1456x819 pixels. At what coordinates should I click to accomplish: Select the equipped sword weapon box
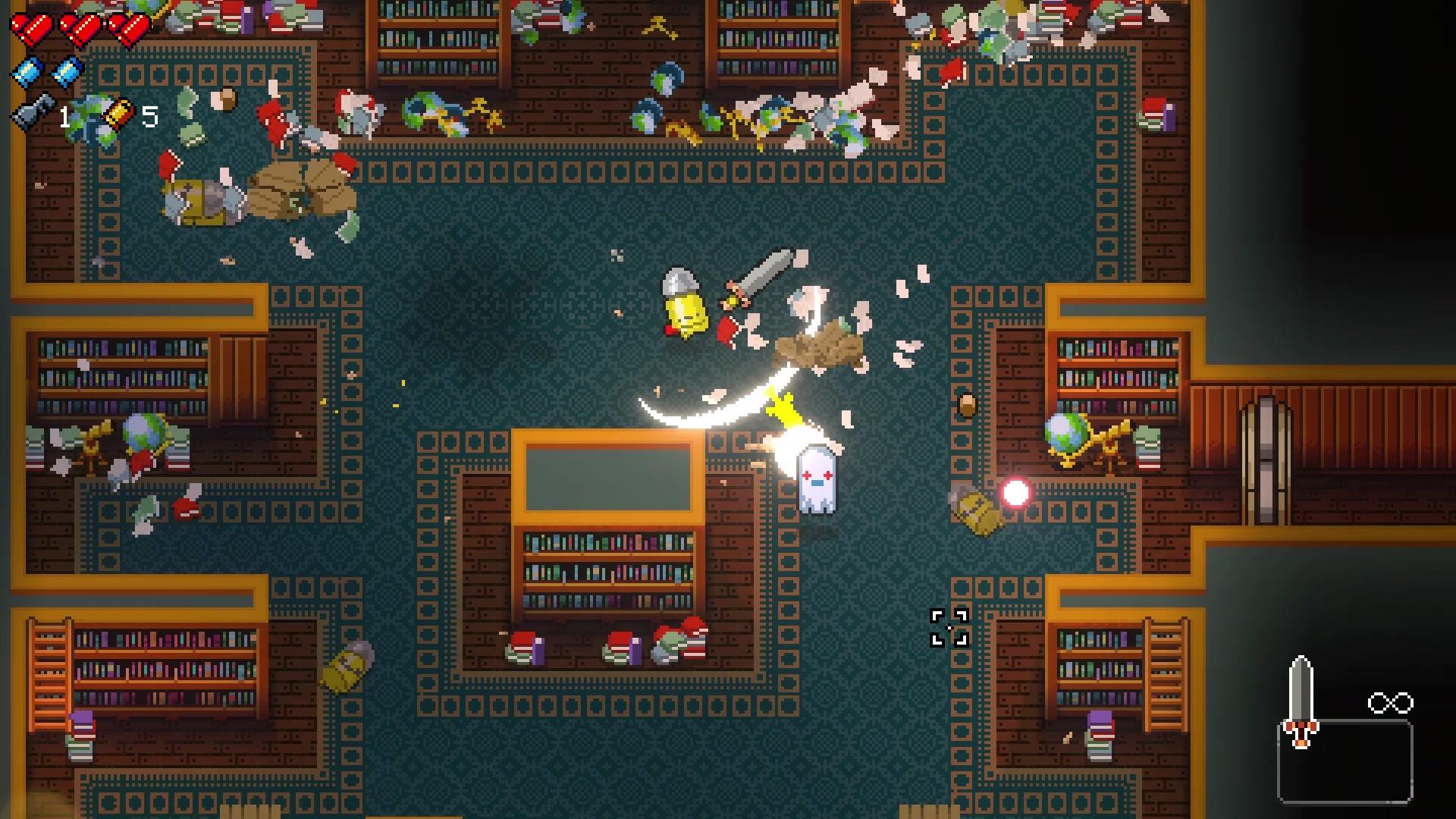pos(1344,758)
